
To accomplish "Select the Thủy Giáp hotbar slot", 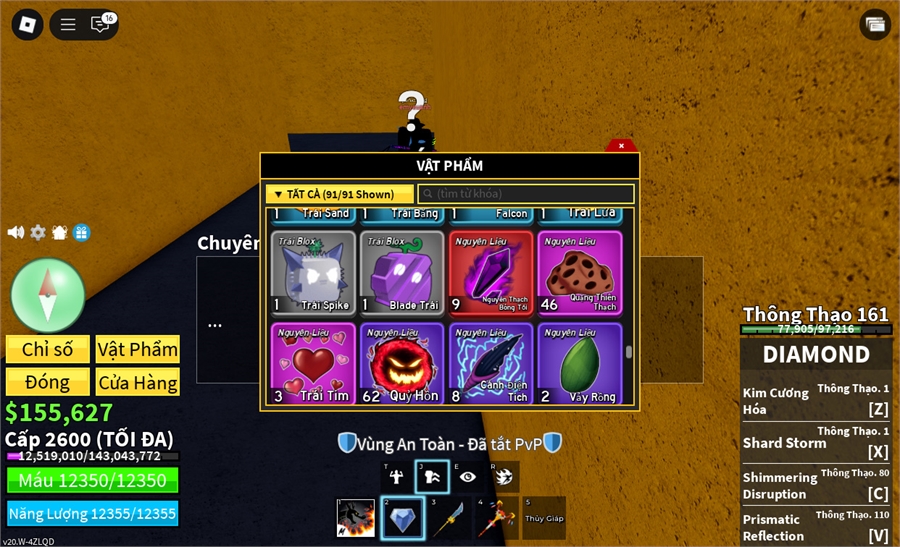I will [x=544, y=518].
